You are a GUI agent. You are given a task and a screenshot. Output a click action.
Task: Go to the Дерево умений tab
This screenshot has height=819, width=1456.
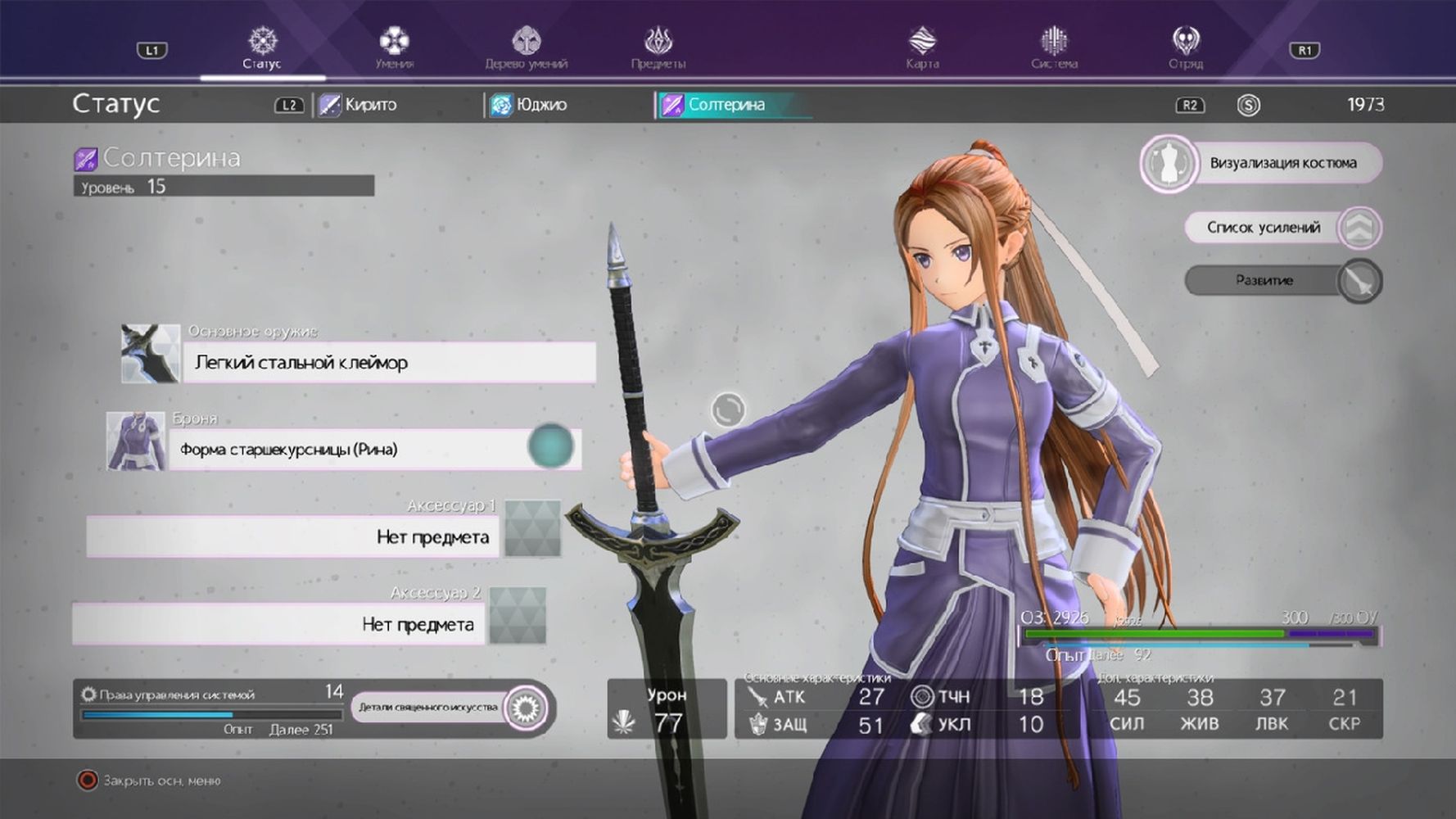click(x=526, y=48)
